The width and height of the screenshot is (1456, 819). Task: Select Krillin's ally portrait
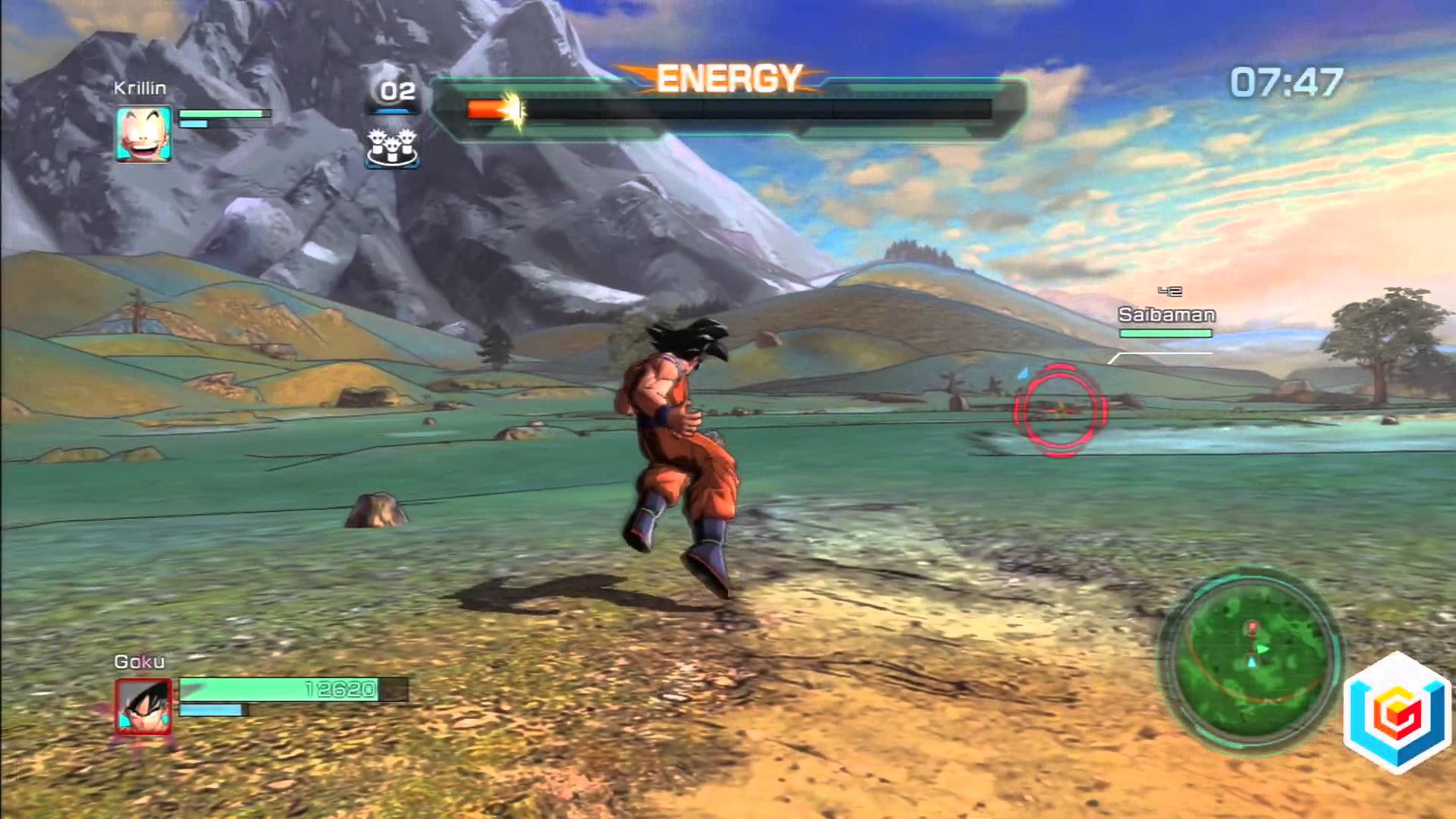point(143,134)
